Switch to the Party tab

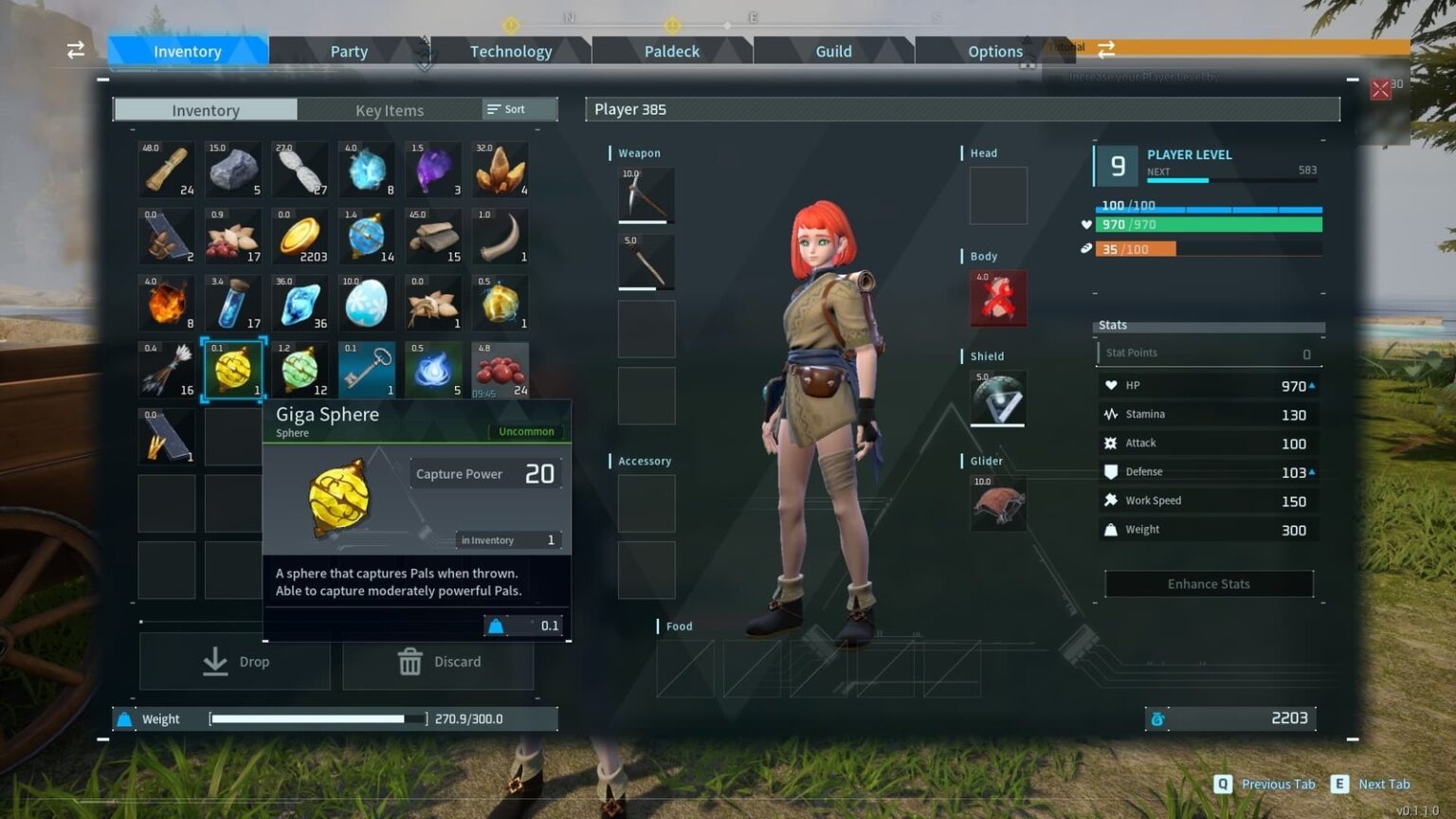[348, 51]
